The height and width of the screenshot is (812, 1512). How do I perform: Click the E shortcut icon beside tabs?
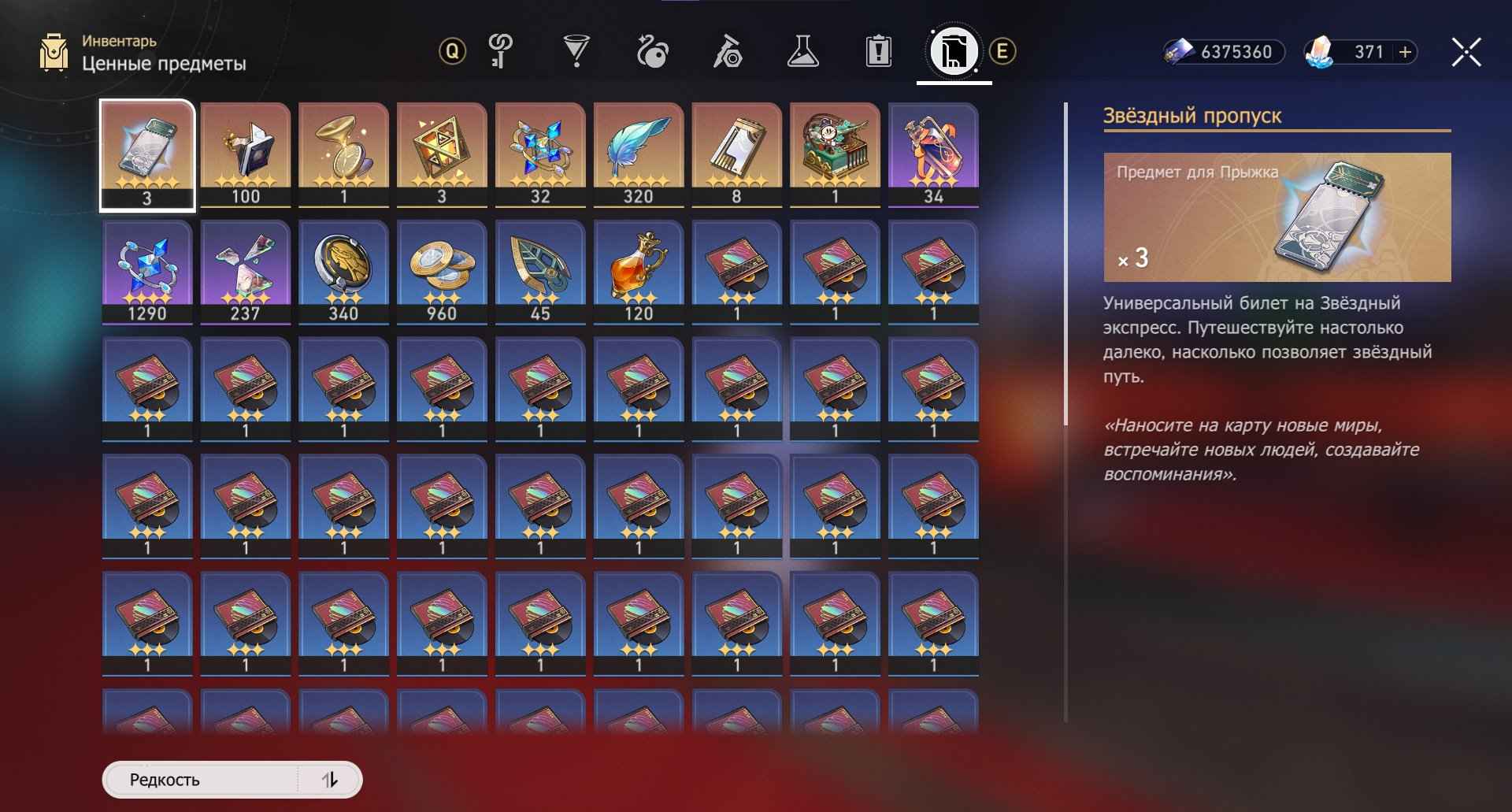tap(1002, 53)
